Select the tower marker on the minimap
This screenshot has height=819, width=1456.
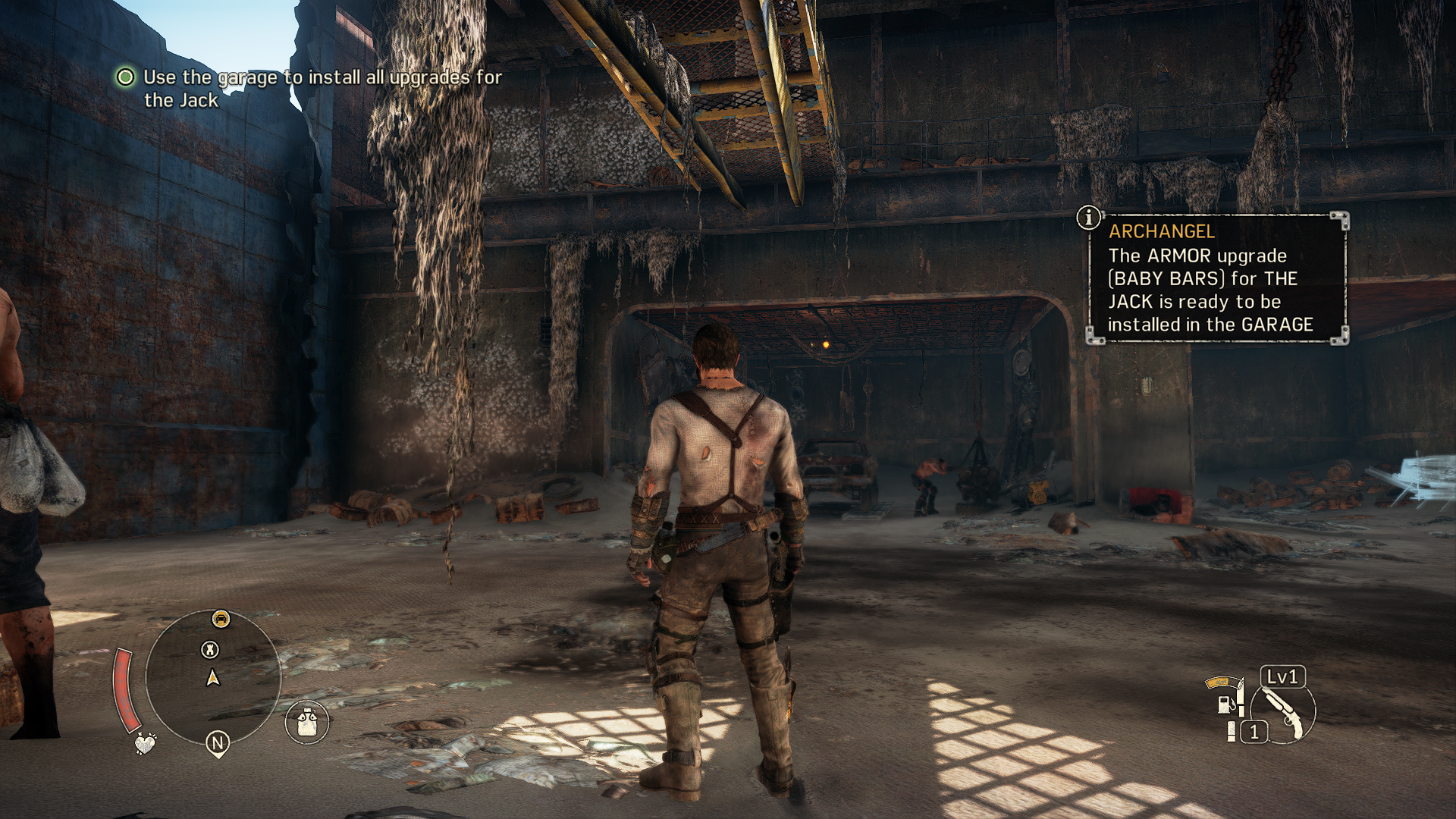[x=210, y=650]
